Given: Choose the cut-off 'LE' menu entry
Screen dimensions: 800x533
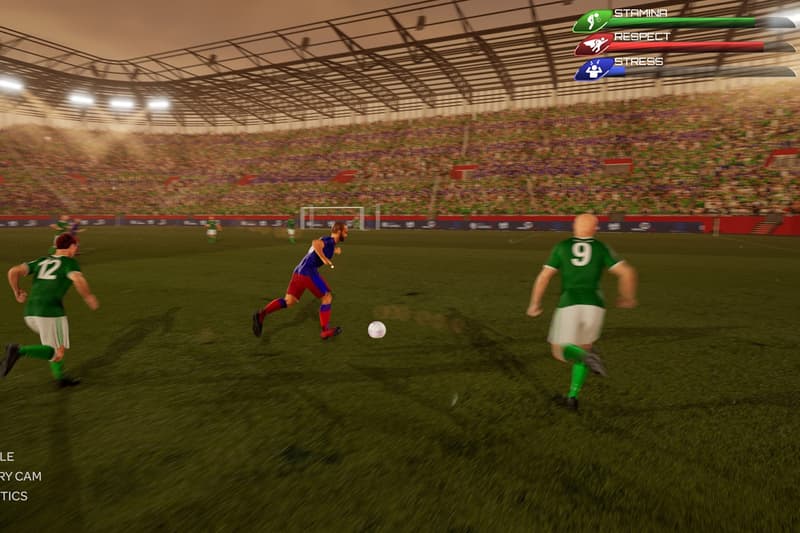Looking at the screenshot, I should pyautogui.click(x=8, y=456).
